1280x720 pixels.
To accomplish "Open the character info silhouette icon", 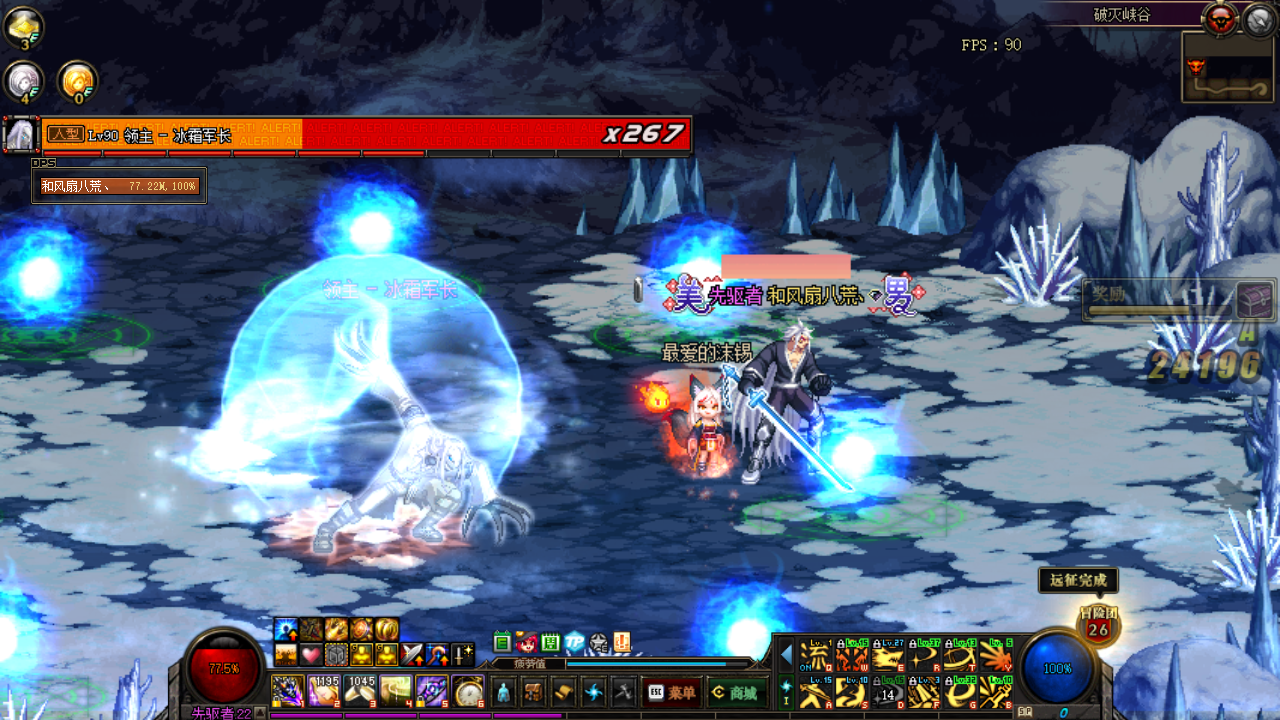I will point(506,692).
